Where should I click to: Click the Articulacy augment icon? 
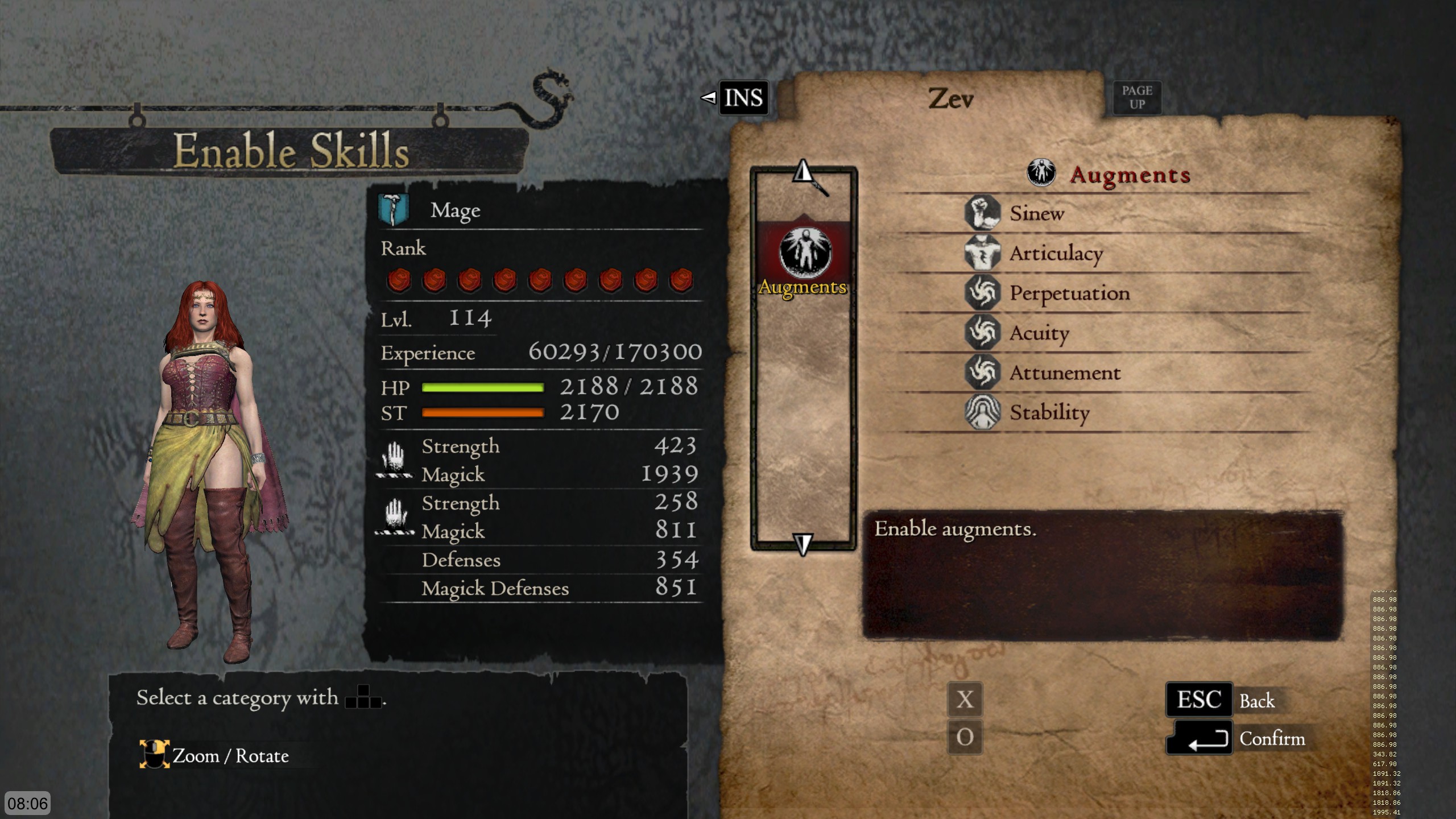pos(983,254)
